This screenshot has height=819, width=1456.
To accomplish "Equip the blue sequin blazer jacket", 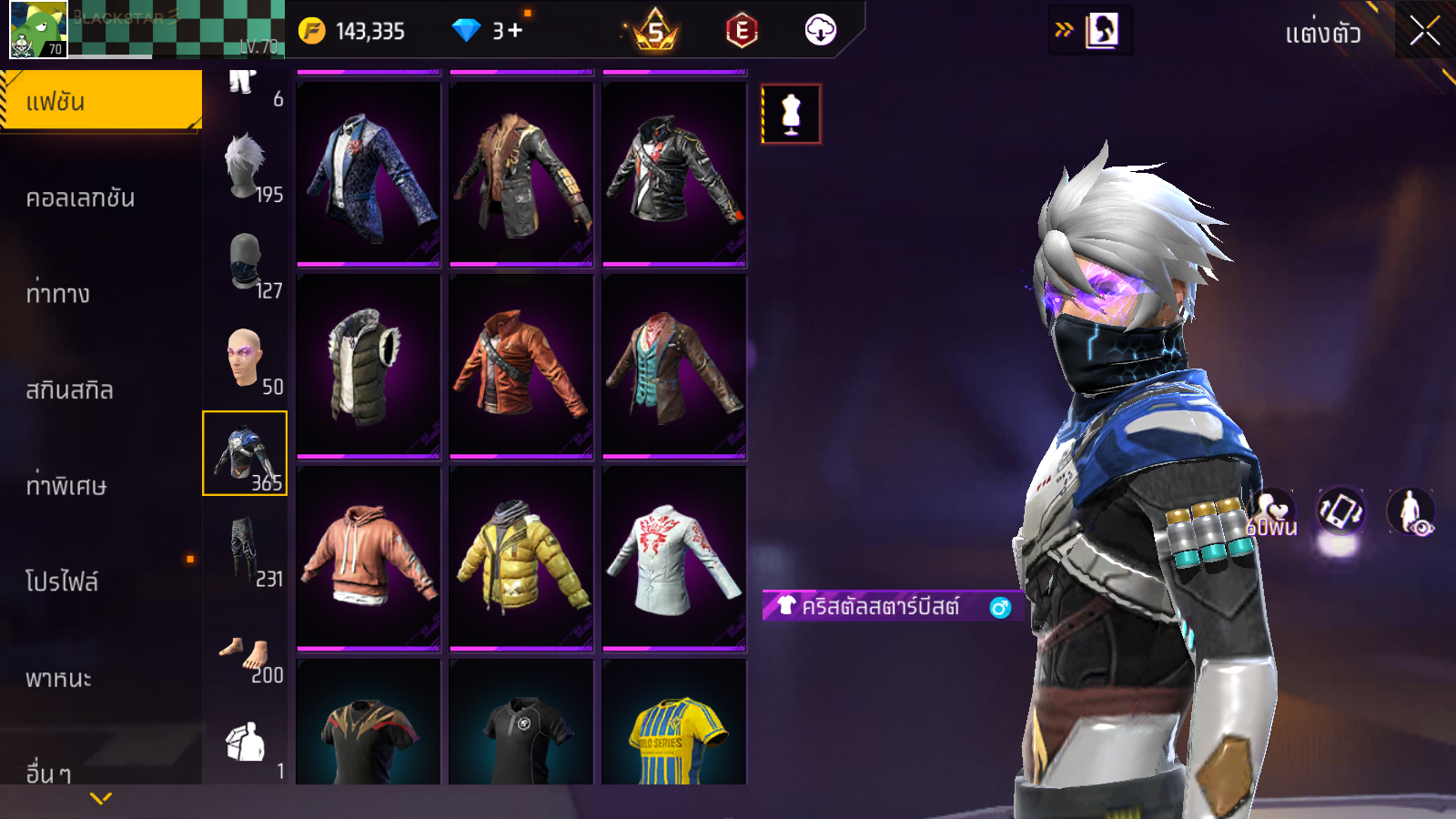I will pyautogui.click(x=369, y=175).
